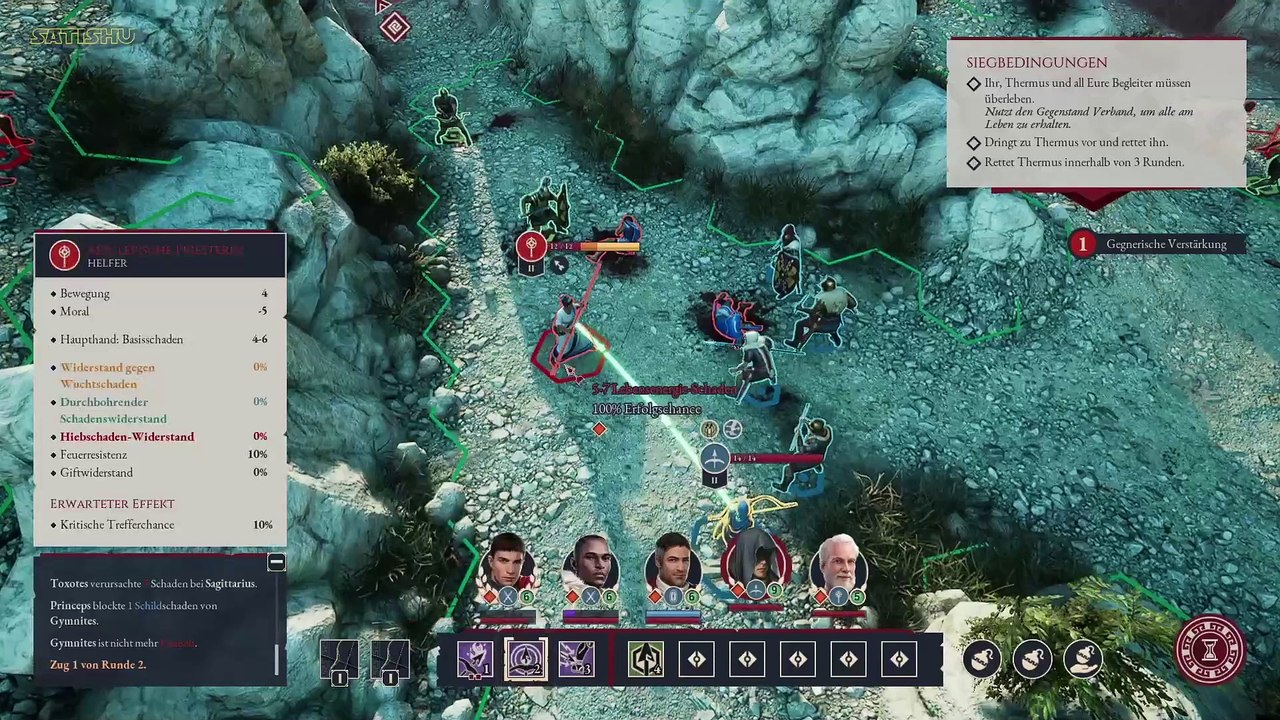The width and height of the screenshot is (1280, 720).
Task: Select the bearded dark-haired hero portrait
Action: coord(673,565)
